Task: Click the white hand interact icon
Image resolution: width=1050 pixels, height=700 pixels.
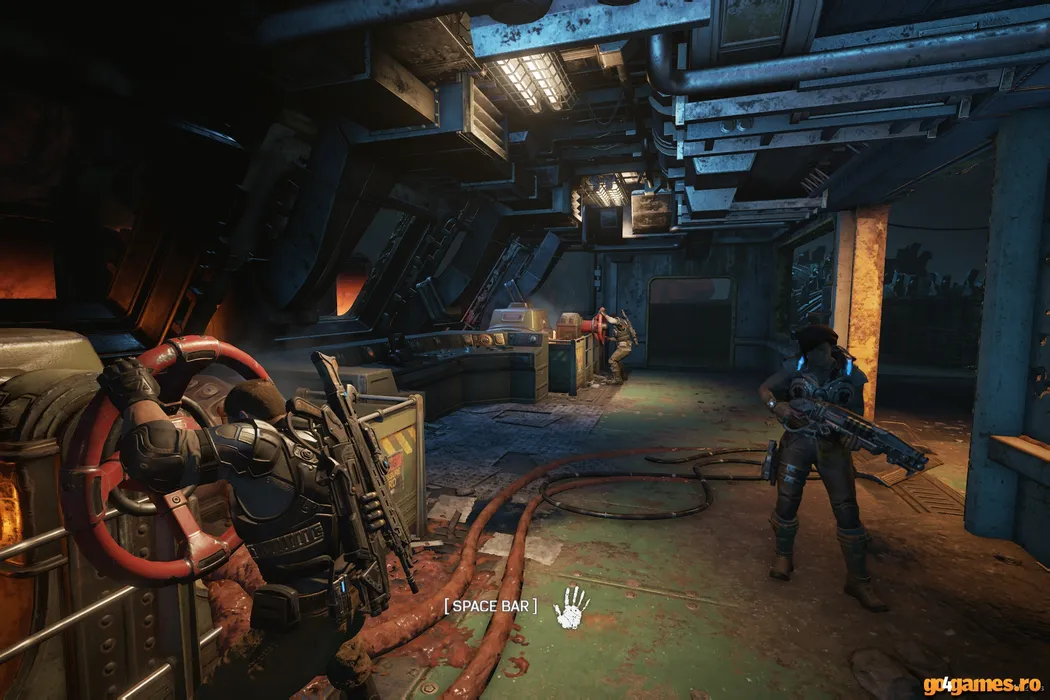Action: click(572, 608)
